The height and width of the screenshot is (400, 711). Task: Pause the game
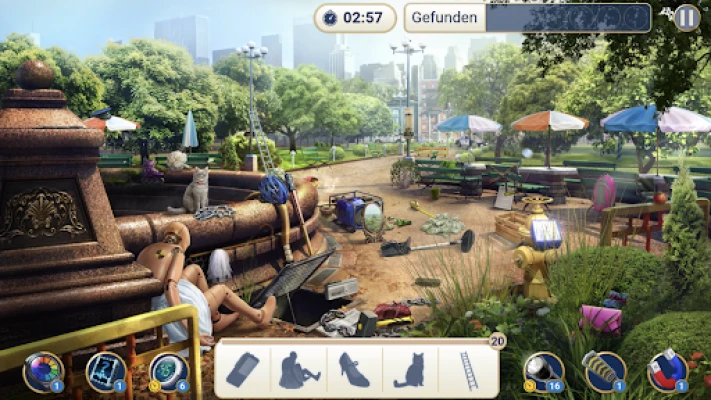[686, 17]
